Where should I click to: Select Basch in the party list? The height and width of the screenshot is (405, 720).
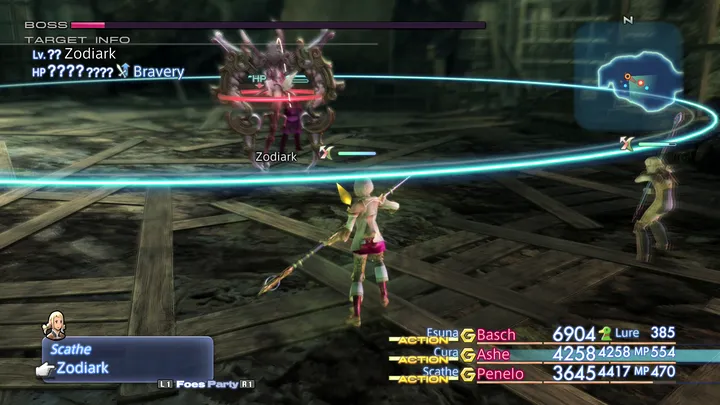[x=496, y=334]
